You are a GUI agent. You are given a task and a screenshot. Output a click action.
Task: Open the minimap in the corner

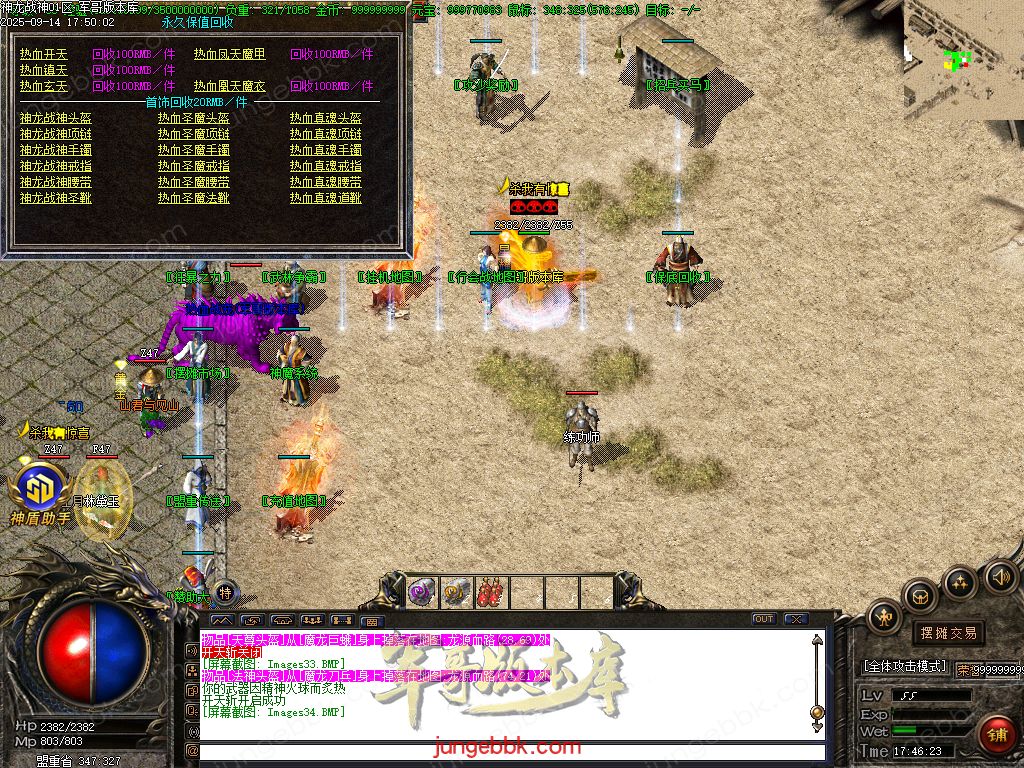point(963,58)
